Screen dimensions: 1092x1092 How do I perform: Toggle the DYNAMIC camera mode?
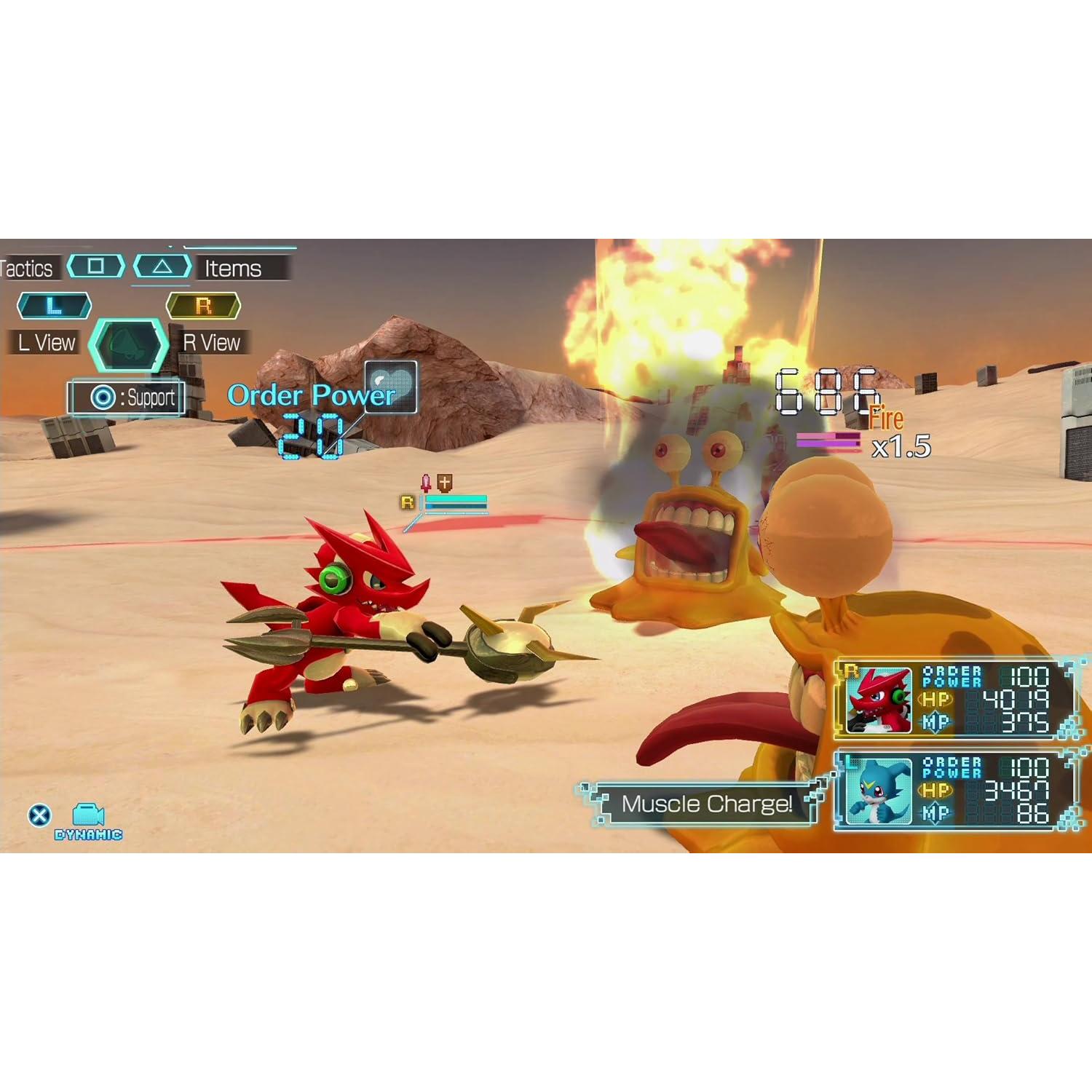(86, 818)
